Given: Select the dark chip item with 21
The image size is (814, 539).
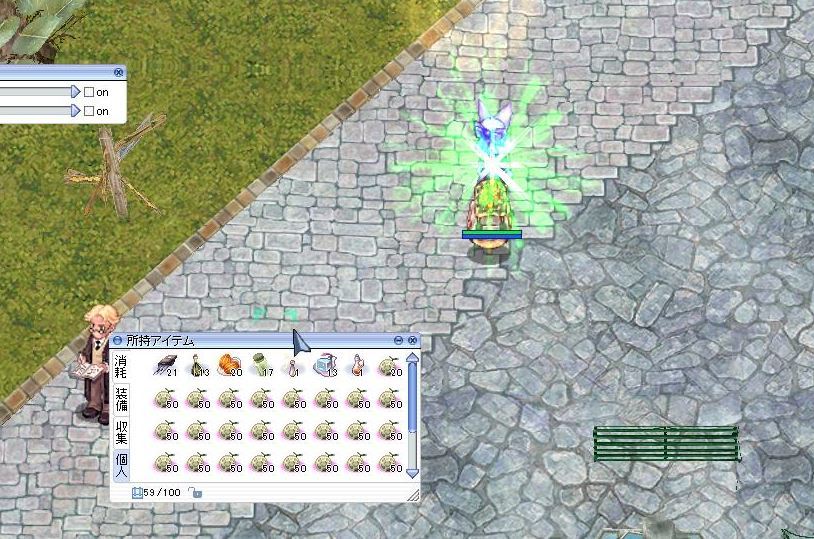Looking at the screenshot, I should click(166, 366).
